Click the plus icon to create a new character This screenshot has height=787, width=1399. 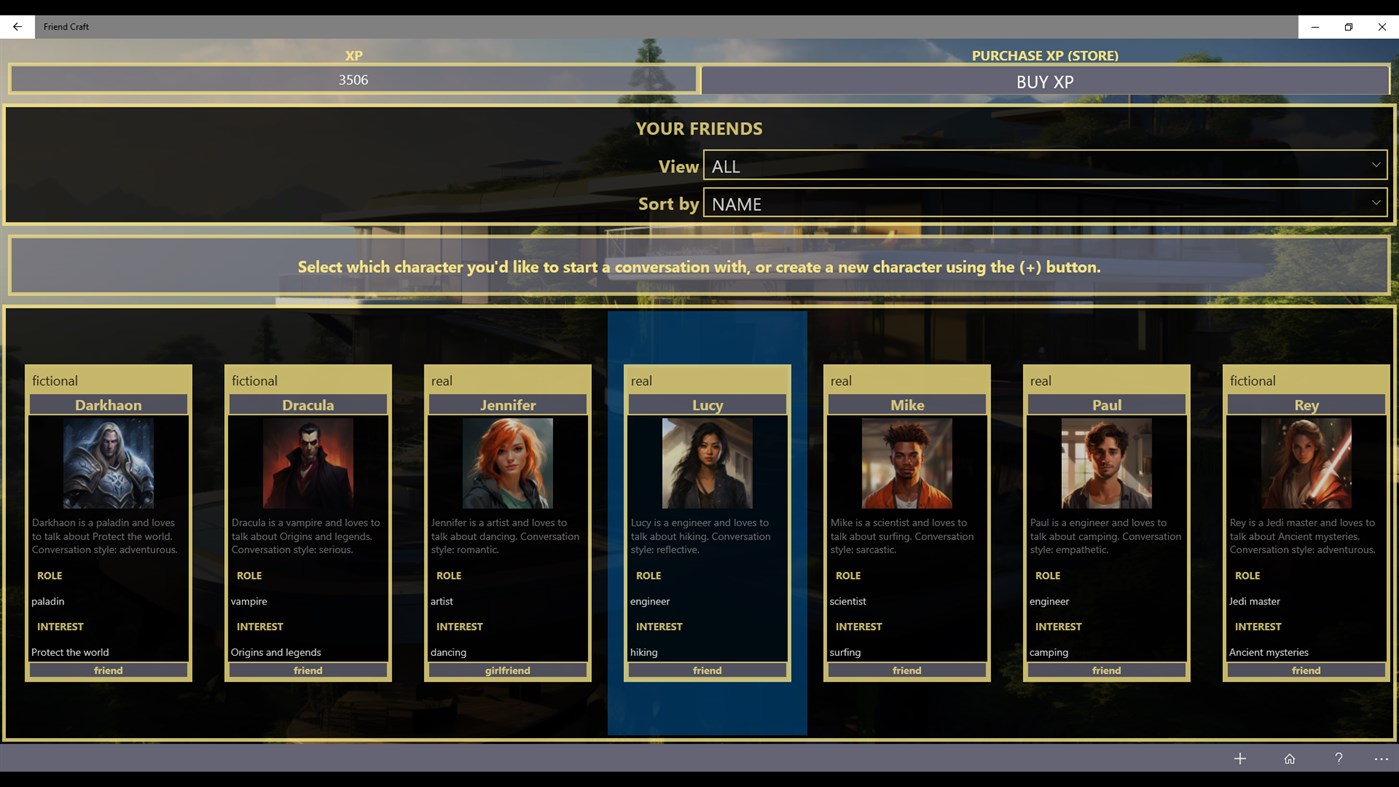1239,758
